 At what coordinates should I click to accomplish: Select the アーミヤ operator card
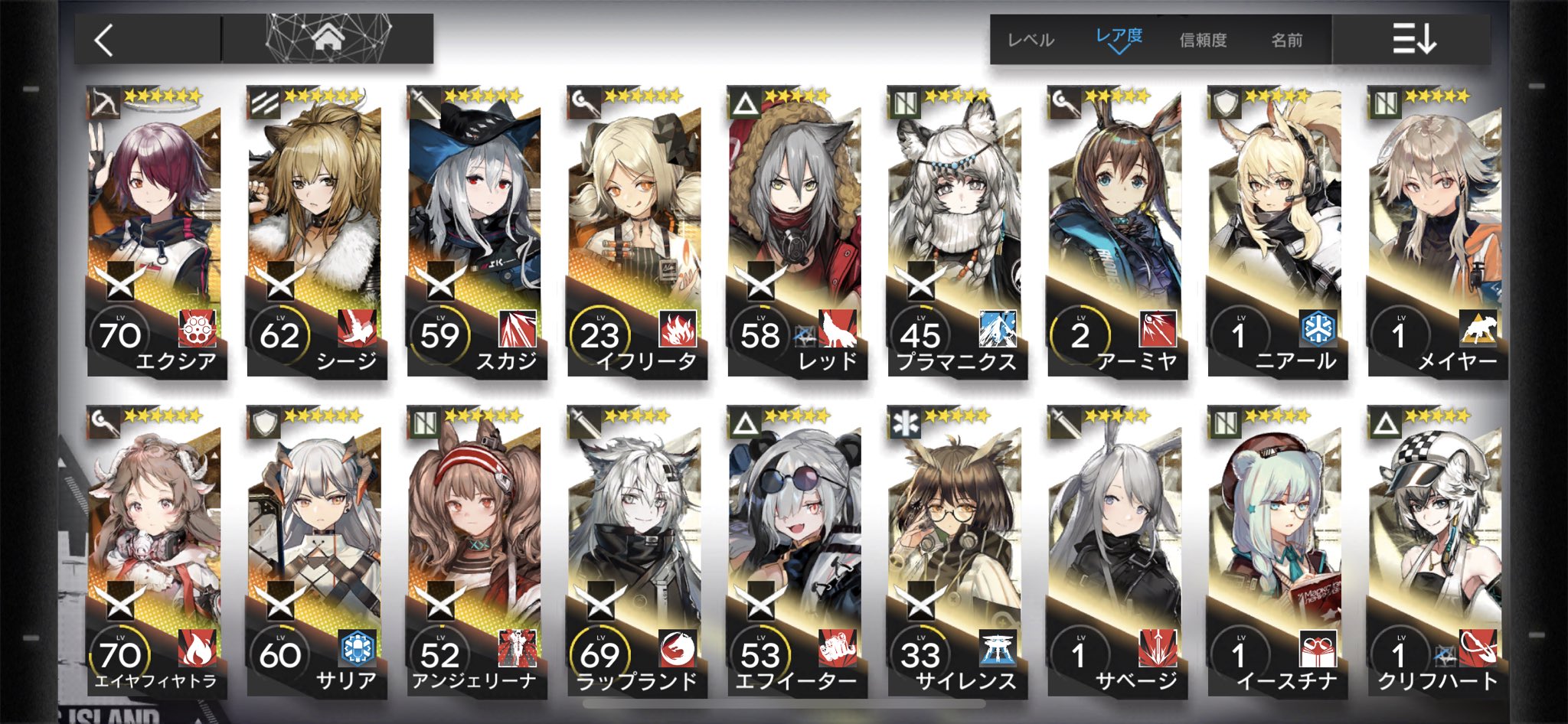click(x=1116, y=231)
